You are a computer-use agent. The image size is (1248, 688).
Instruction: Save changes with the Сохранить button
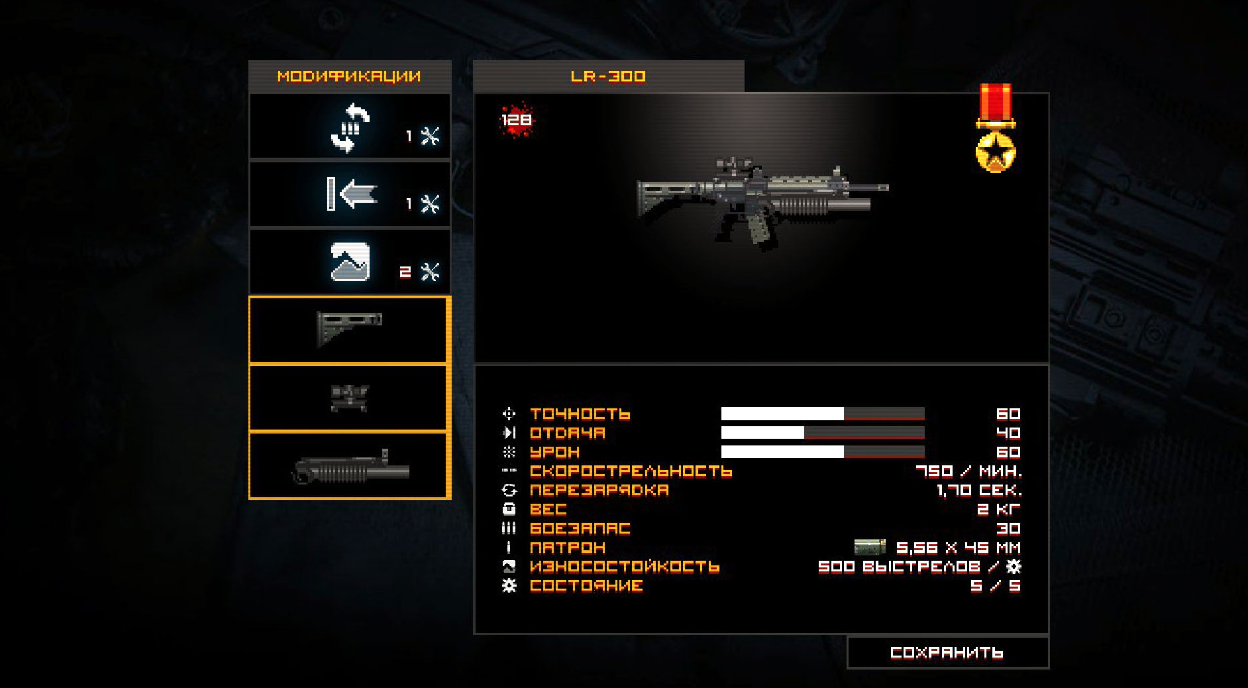click(947, 653)
